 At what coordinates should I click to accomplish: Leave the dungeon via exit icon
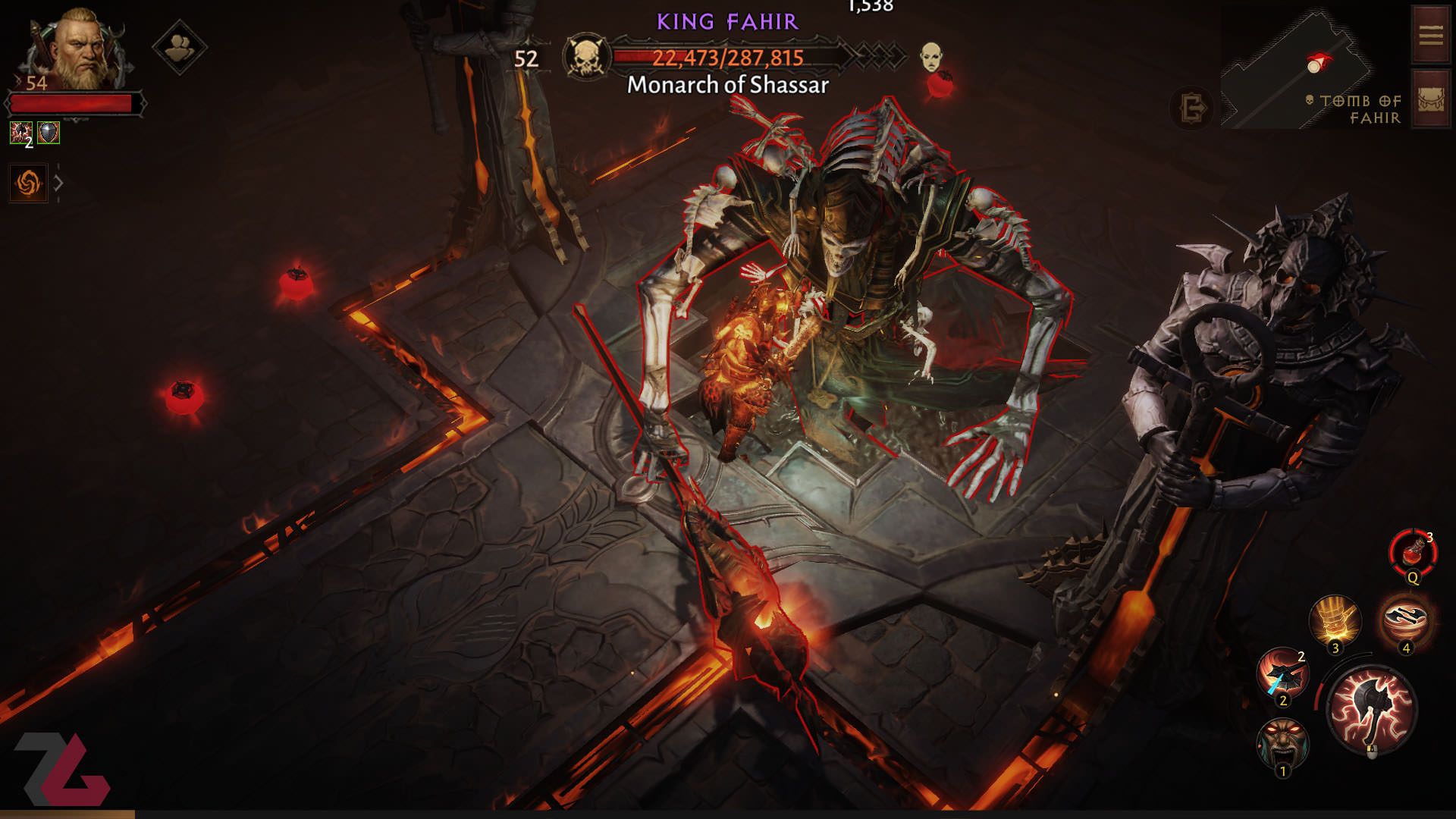click(x=1191, y=108)
